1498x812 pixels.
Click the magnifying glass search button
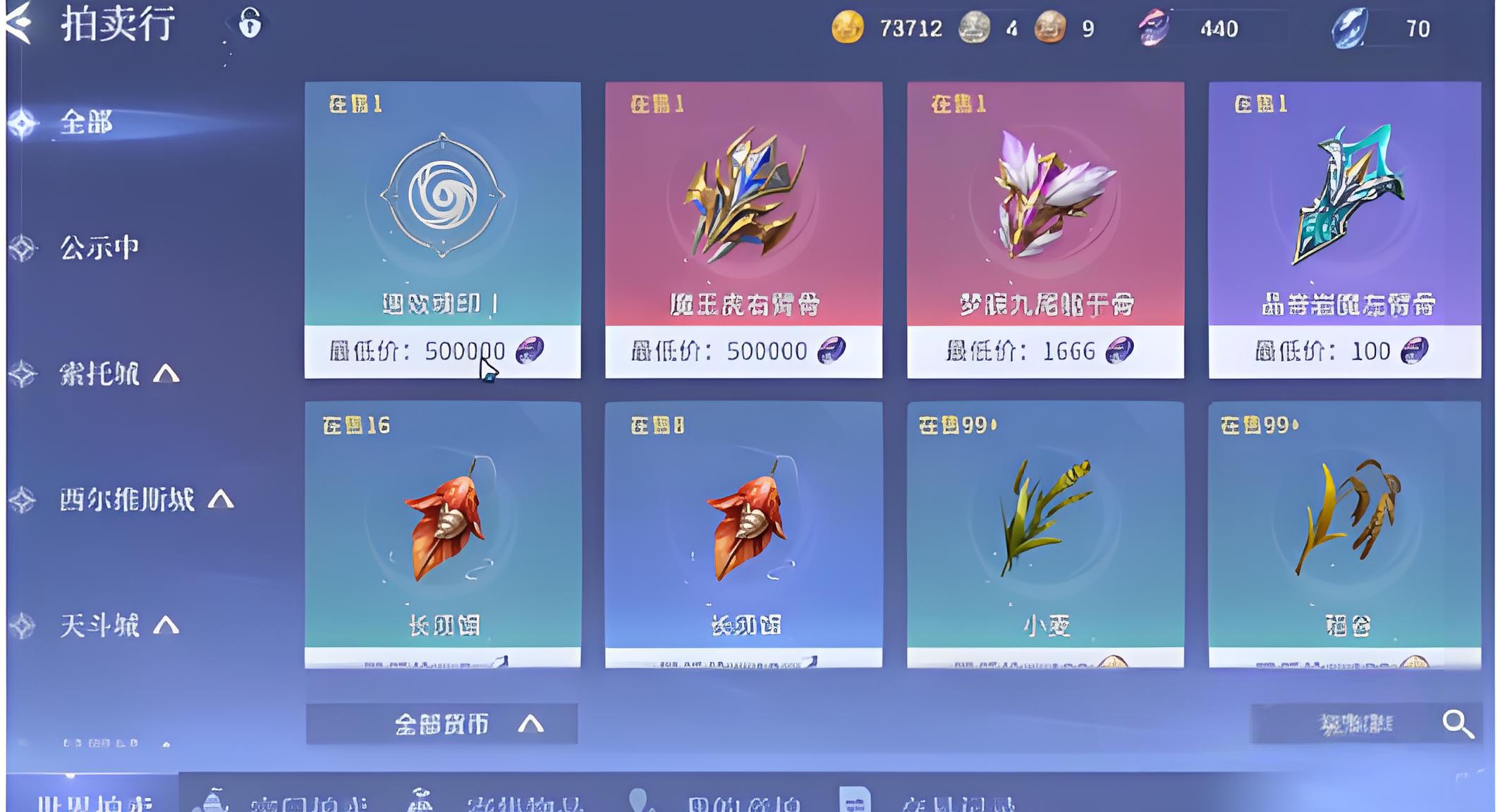point(1457,724)
